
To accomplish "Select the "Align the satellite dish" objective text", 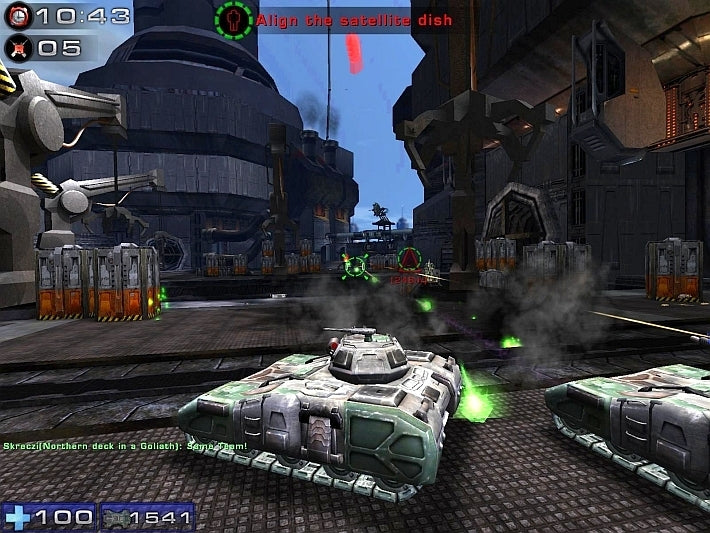I will 353,20.
